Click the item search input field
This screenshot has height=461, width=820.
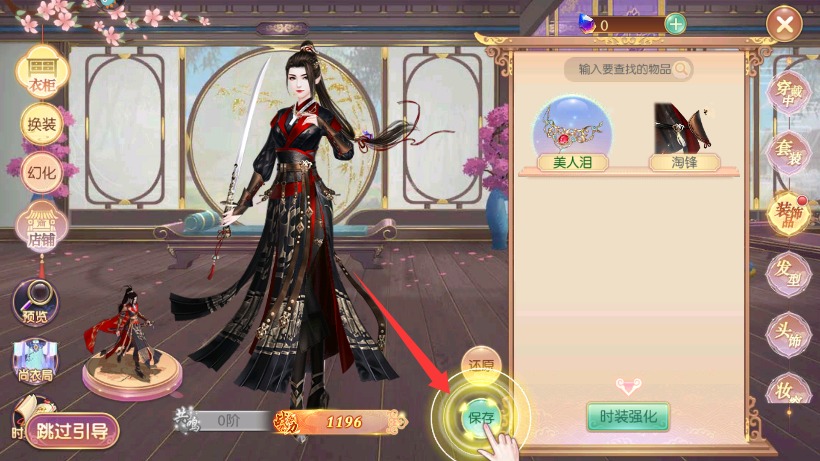click(620, 69)
